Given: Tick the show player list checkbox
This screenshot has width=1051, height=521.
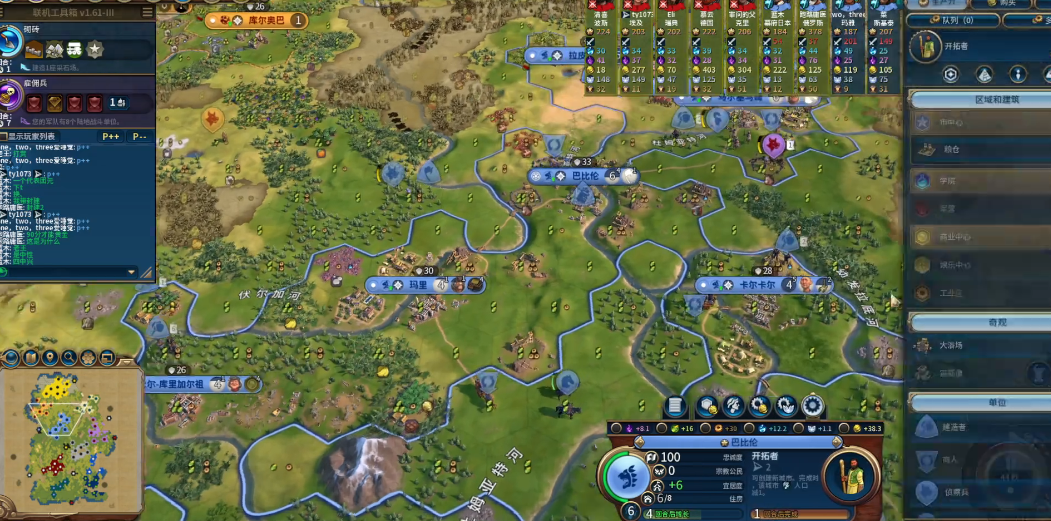Looking at the screenshot, I should [5, 136].
